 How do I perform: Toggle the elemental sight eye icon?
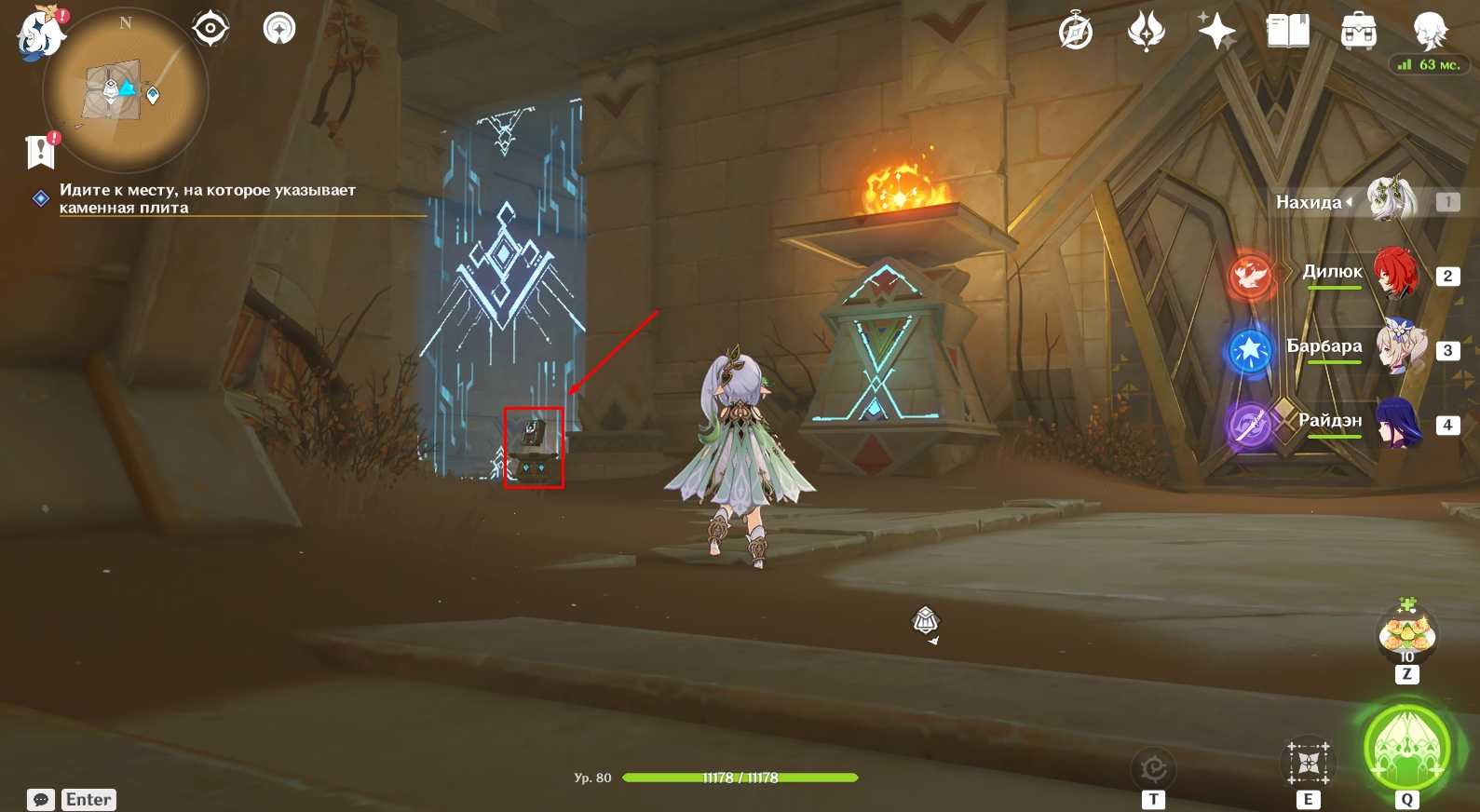pyautogui.click(x=210, y=29)
